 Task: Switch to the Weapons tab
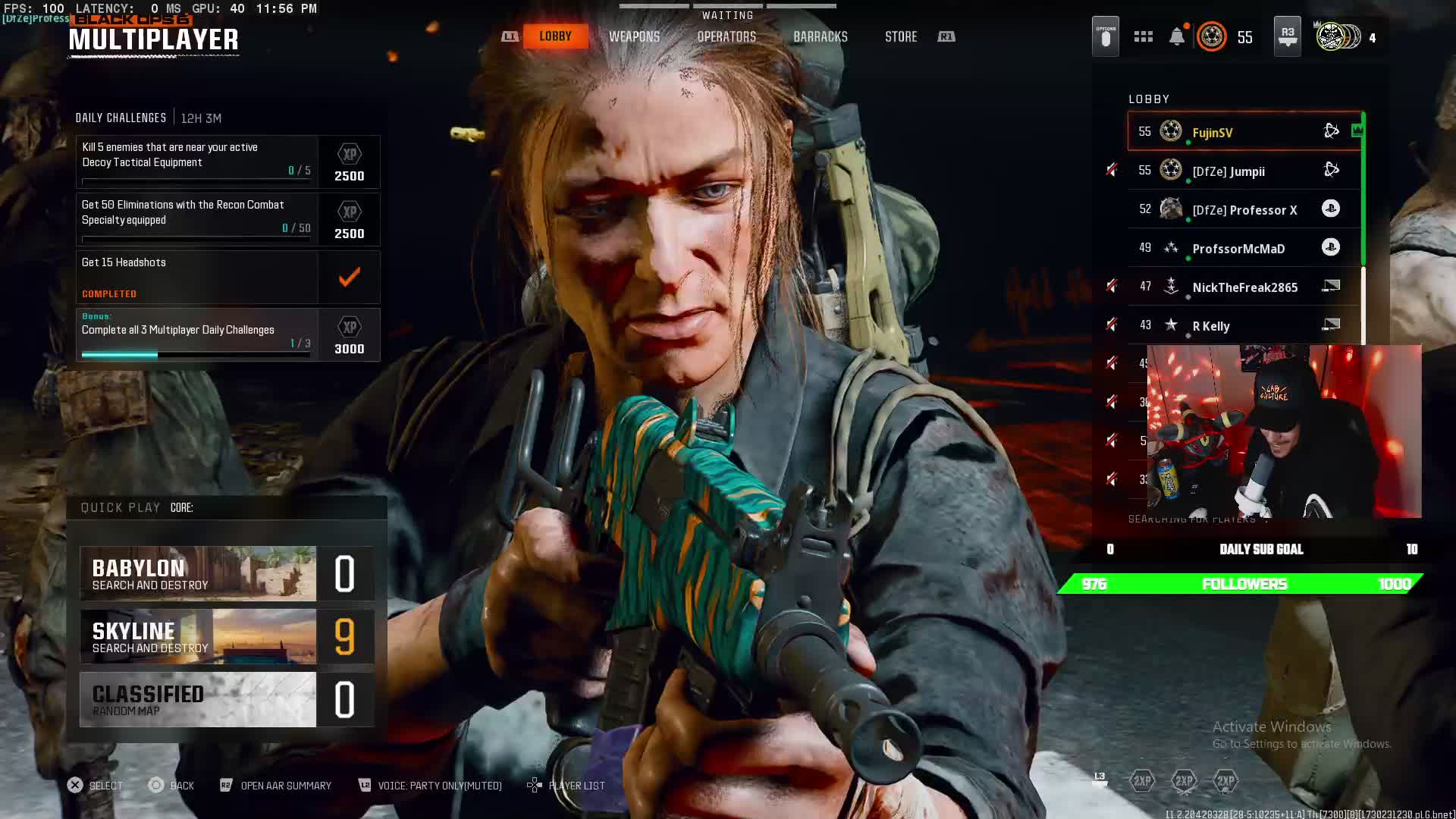coord(634,36)
